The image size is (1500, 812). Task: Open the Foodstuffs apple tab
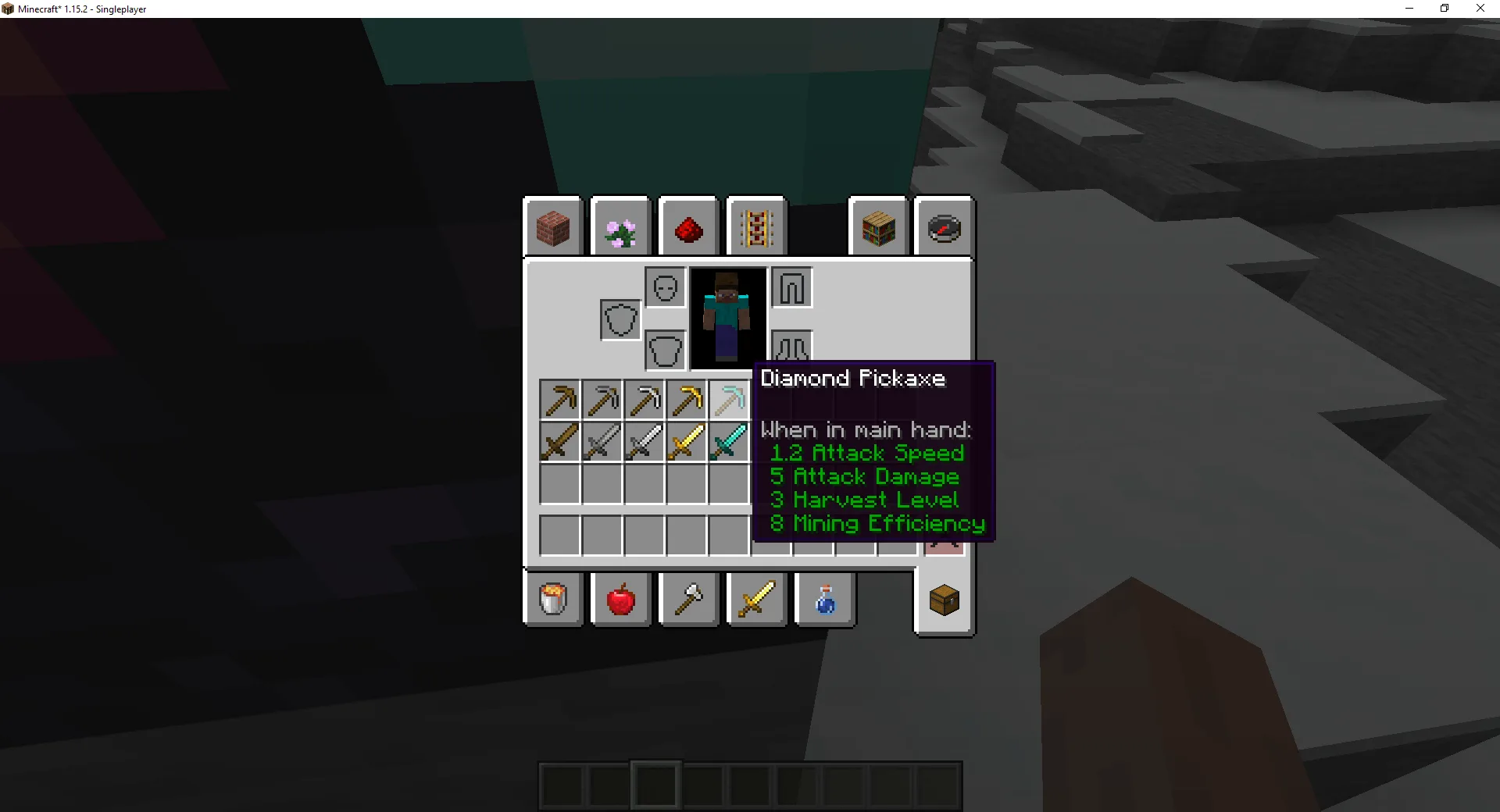tap(620, 600)
